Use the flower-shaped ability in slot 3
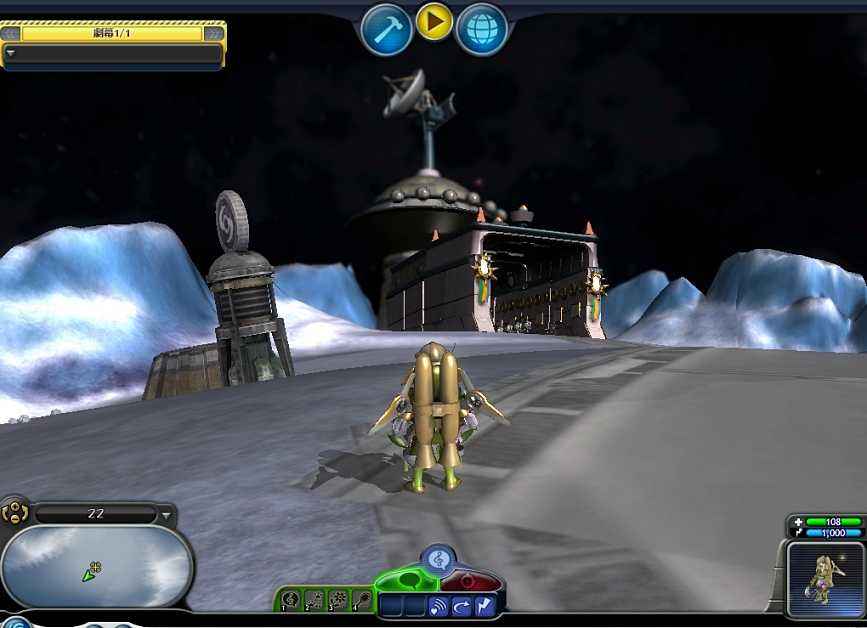Image resolution: width=867 pixels, height=628 pixels. coord(337,600)
